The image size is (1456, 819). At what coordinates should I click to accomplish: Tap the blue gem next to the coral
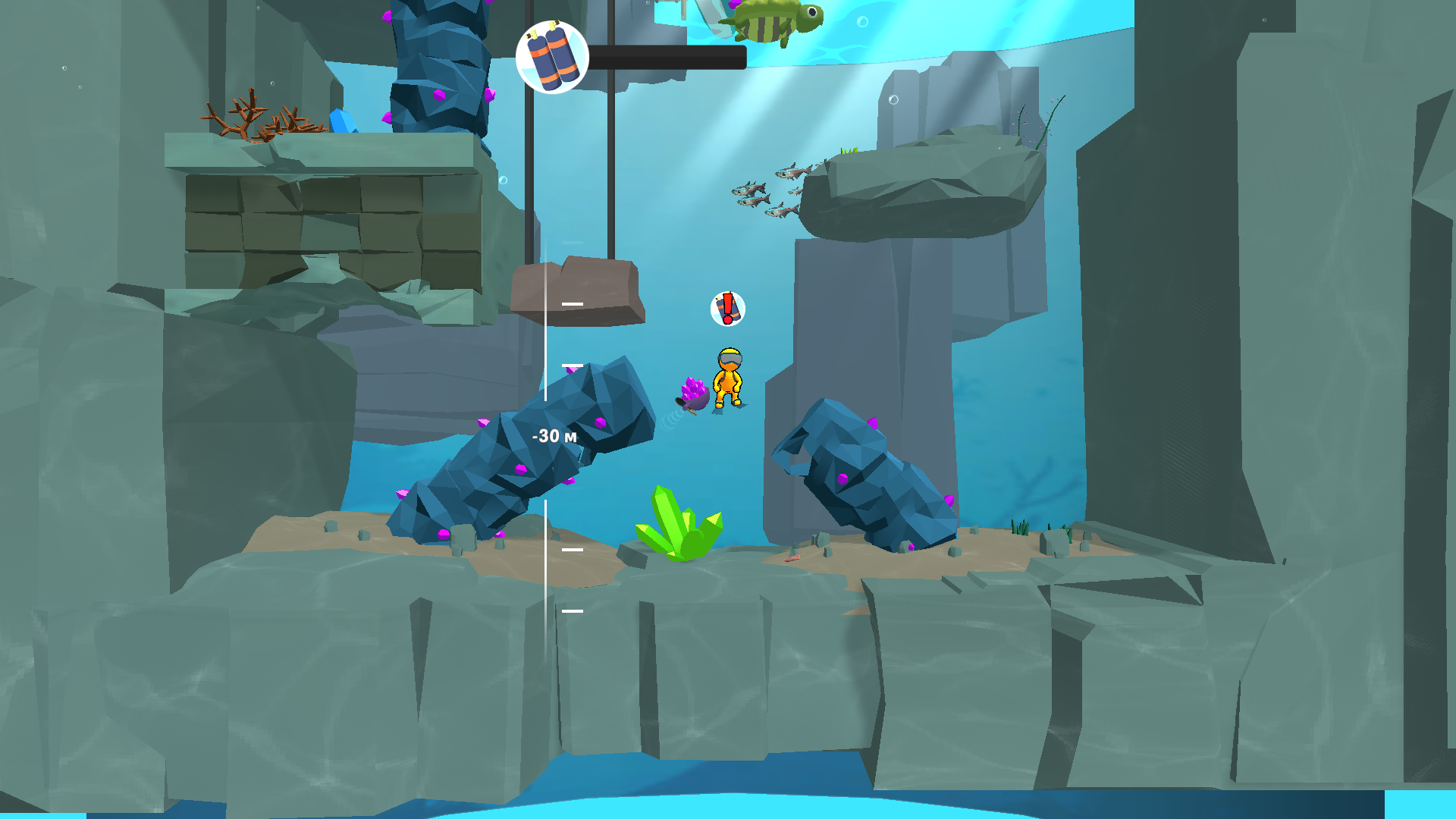pos(343,121)
